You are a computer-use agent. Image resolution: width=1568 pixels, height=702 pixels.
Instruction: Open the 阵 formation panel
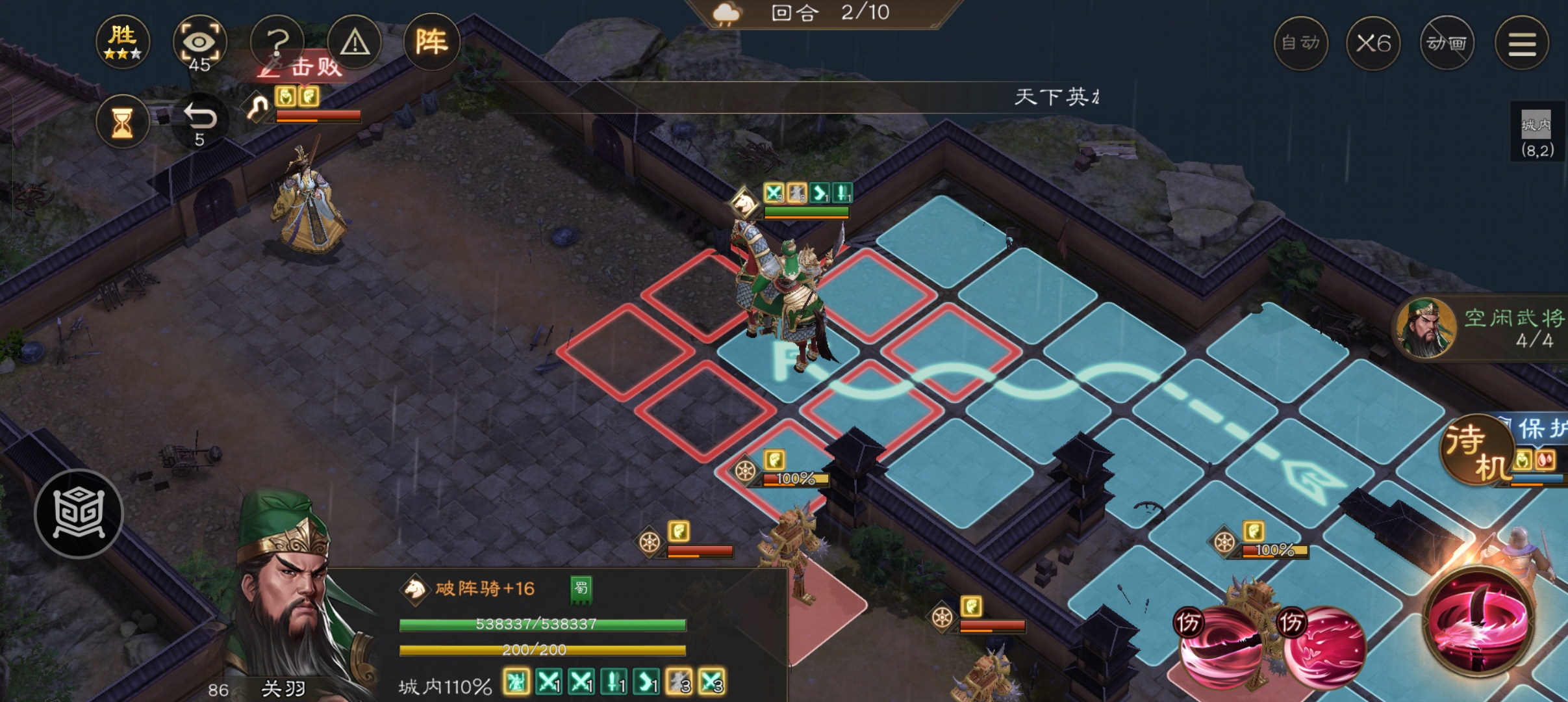(x=432, y=41)
